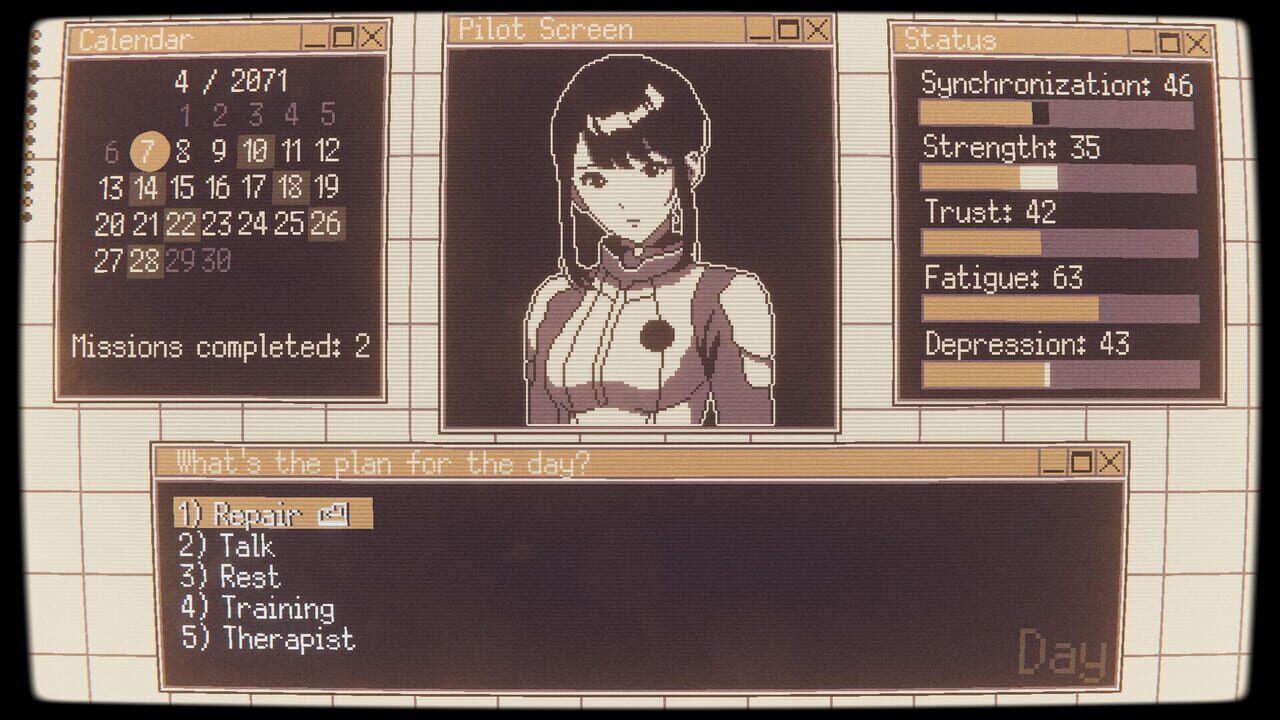Click "Missions completed: 2" text

(x=220, y=347)
